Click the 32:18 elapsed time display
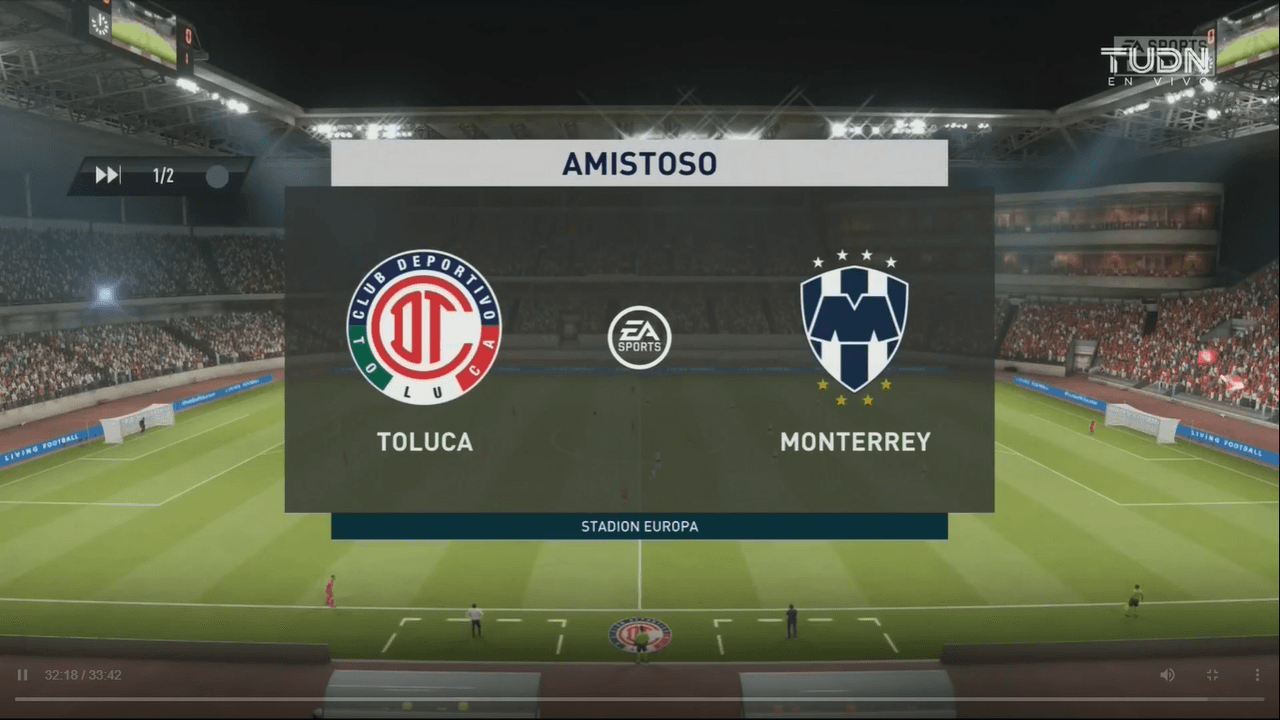 coord(60,674)
